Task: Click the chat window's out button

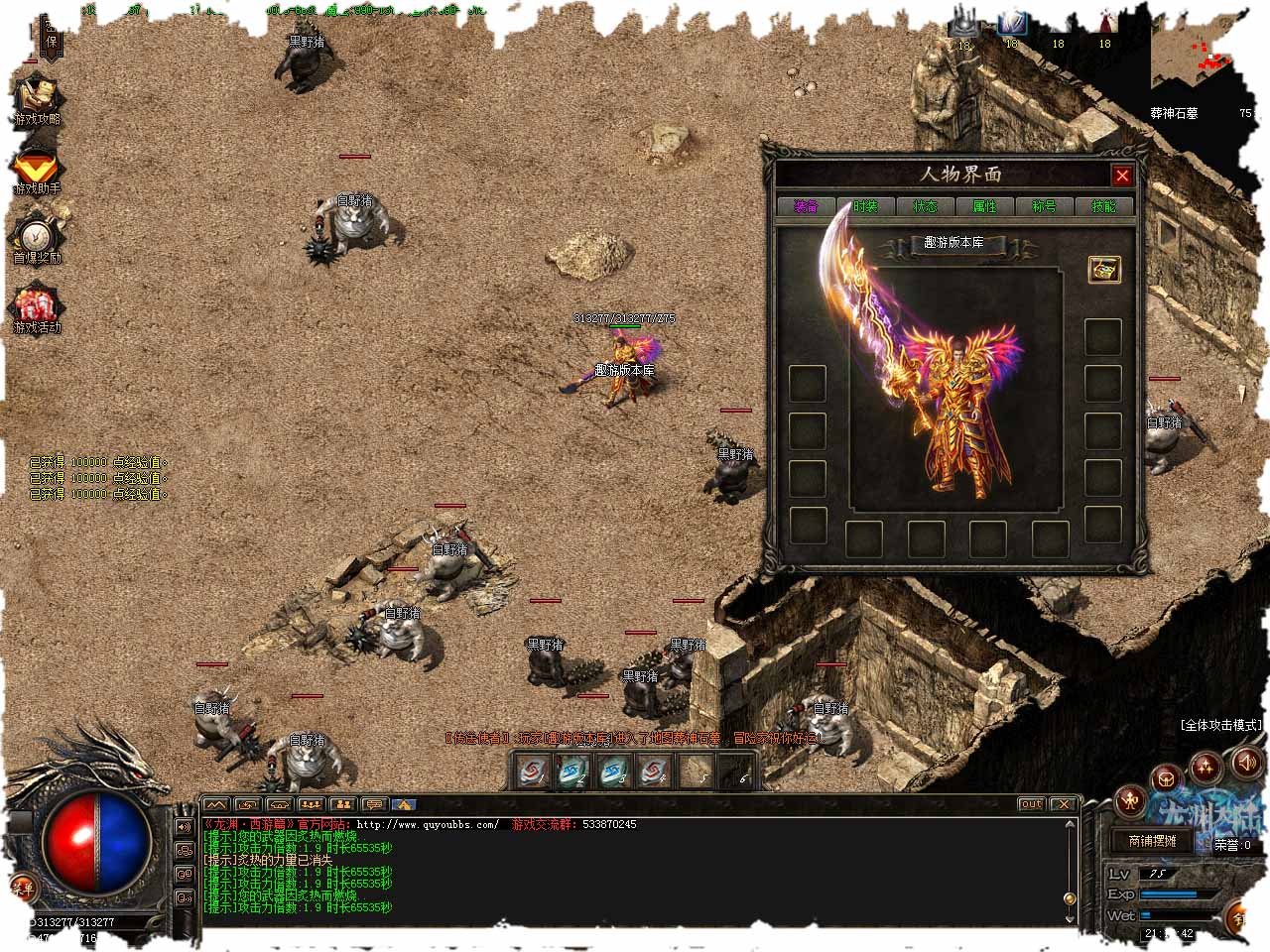Action: tap(1031, 804)
